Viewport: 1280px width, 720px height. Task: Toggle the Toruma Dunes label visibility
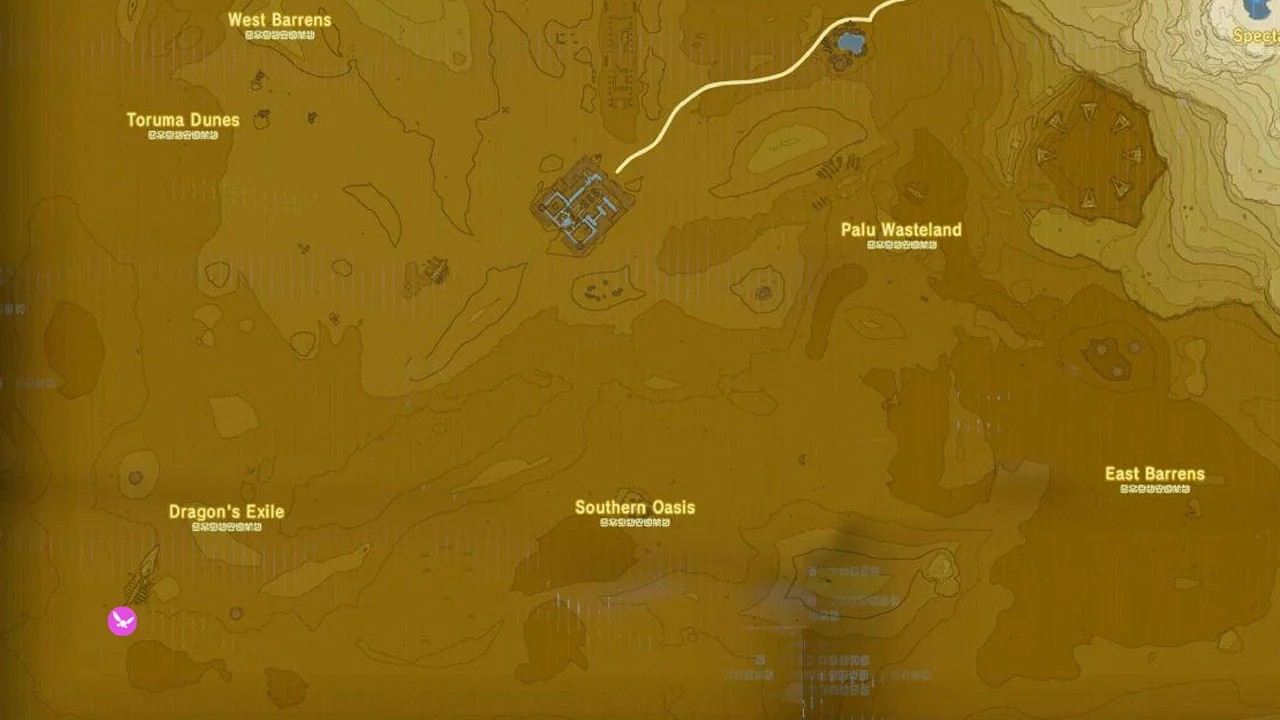click(183, 119)
